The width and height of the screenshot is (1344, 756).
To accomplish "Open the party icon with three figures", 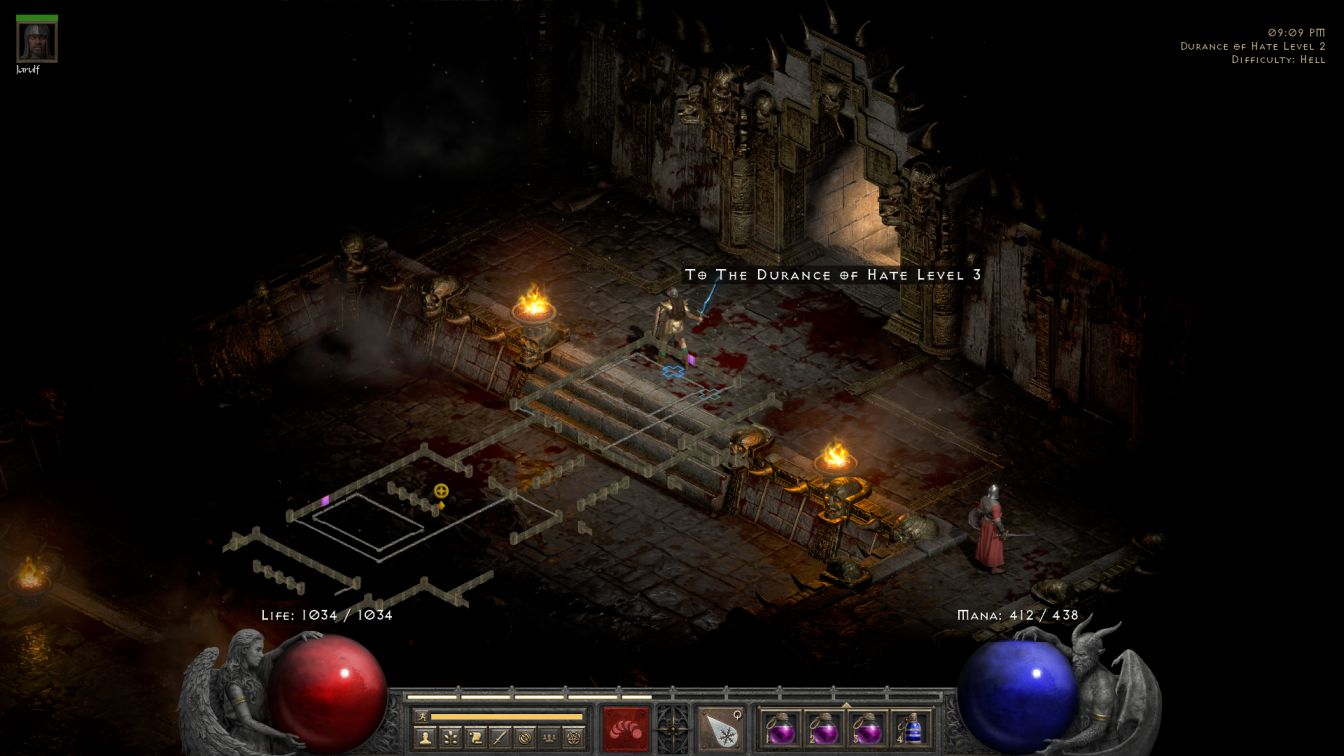I will 548,738.
